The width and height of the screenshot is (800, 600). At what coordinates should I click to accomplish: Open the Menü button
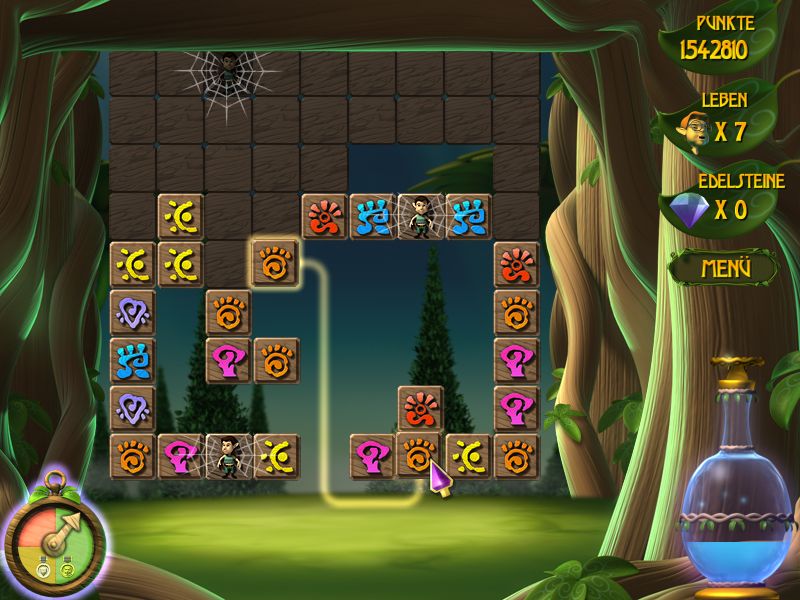point(724,268)
